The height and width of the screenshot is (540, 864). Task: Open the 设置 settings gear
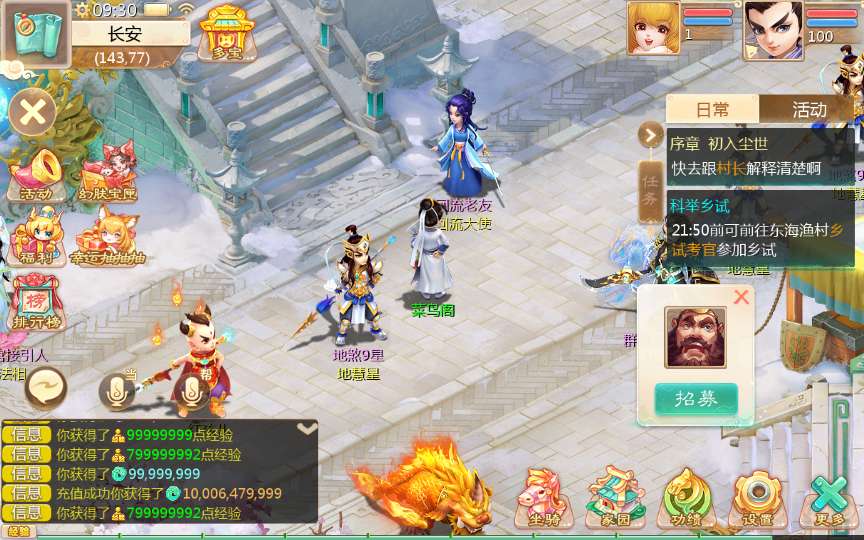pyautogui.click(x=757, y=500)
